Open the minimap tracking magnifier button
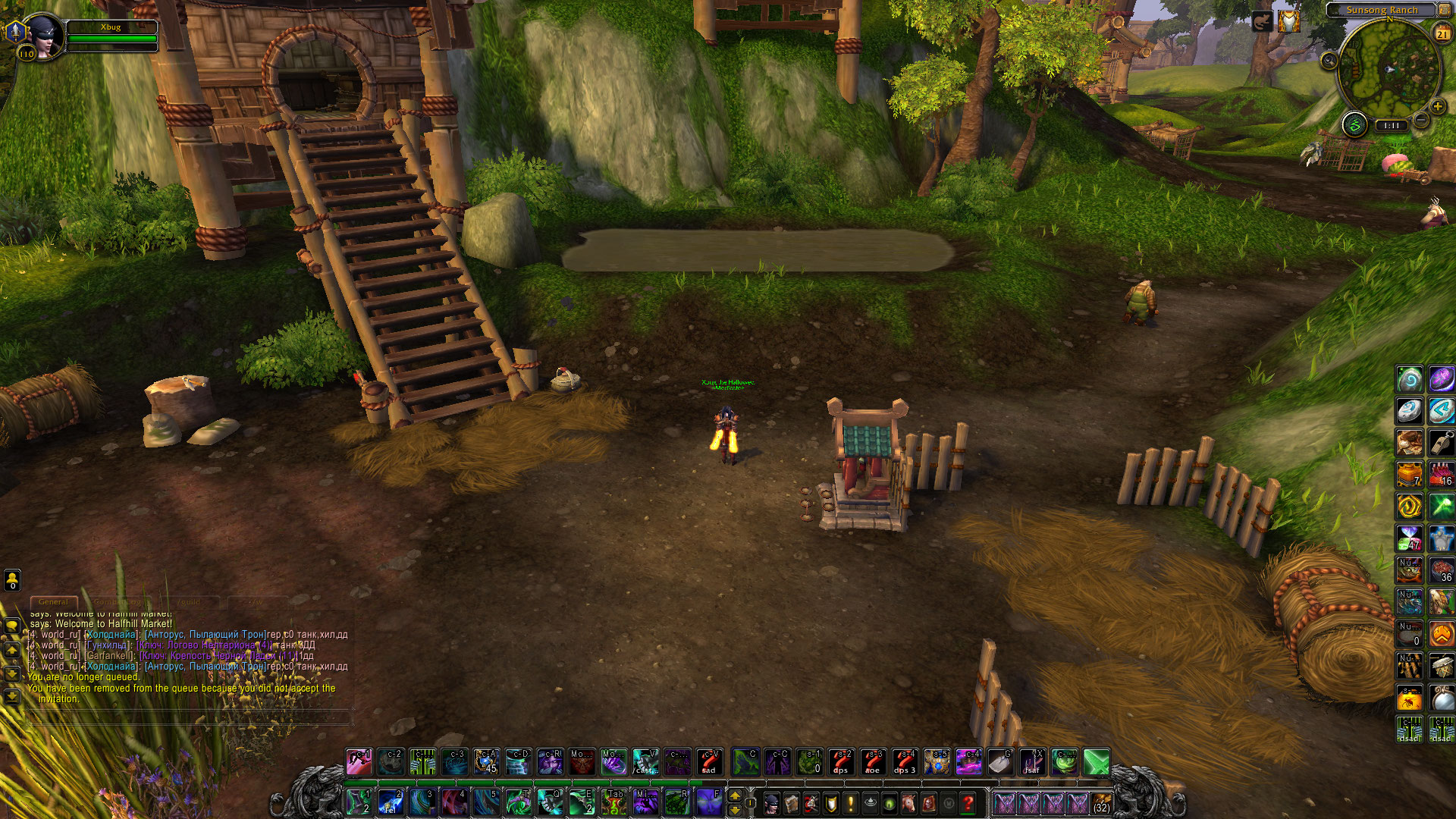 pos(1329,60)
